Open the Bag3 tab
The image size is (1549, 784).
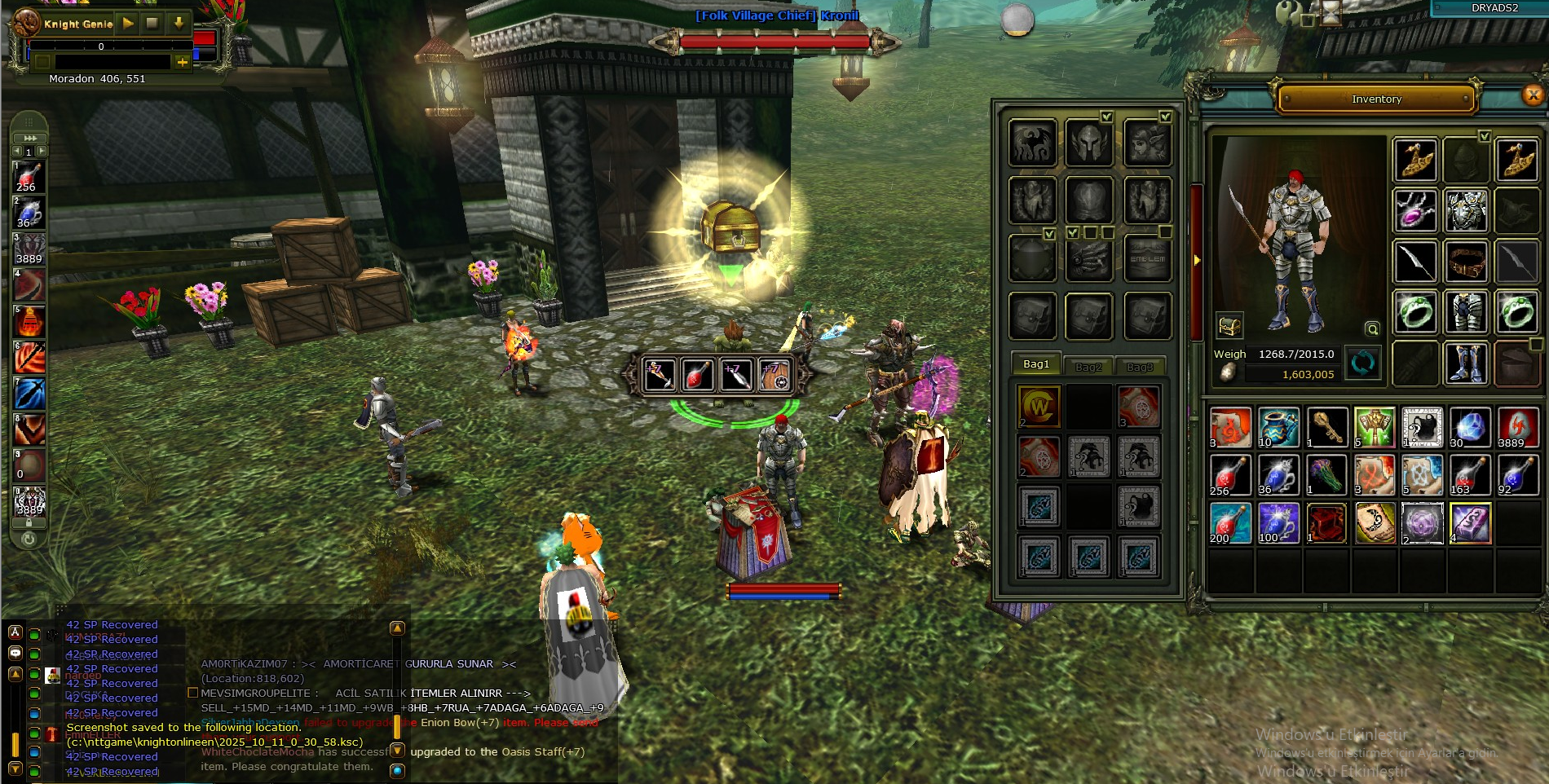point(1139,367)
